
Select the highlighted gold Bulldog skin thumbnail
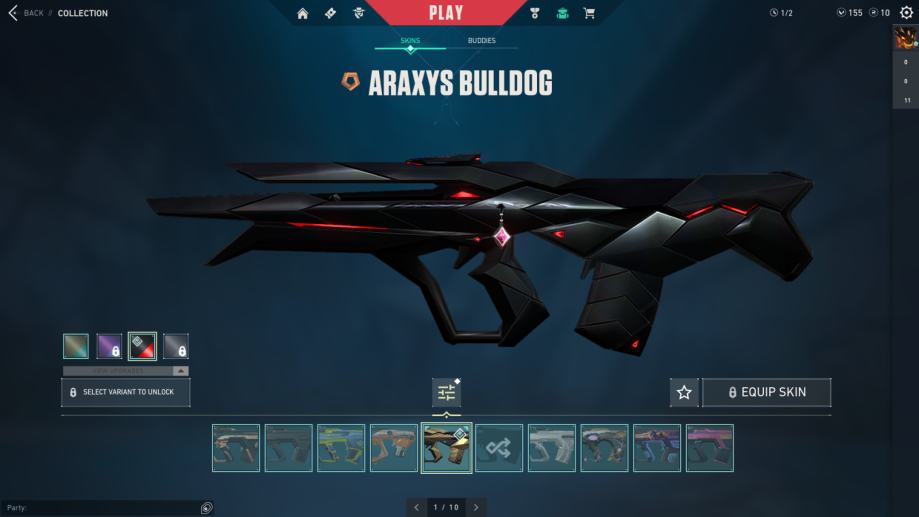[x=446, y=448]
